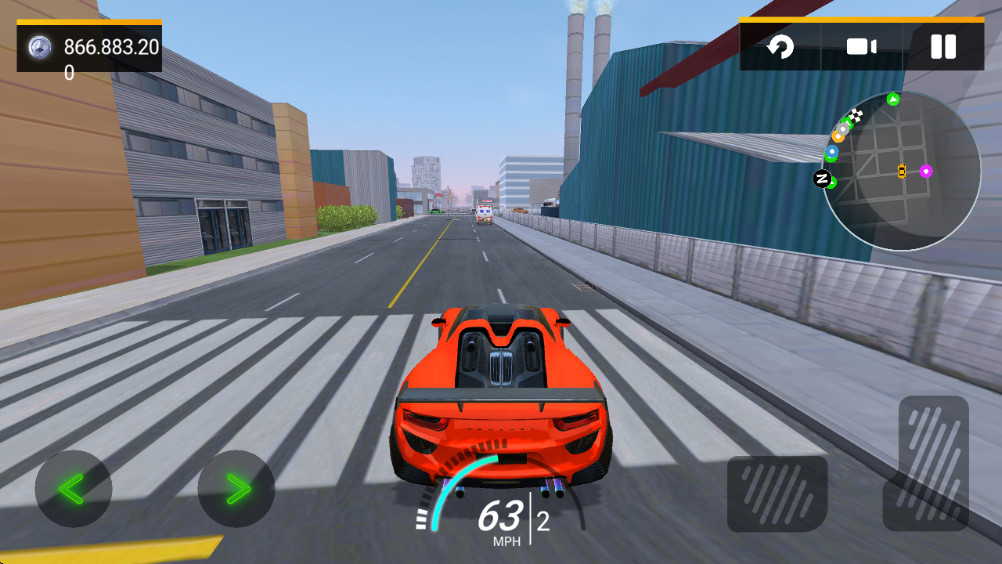The image size is (1002, 564).
Task: Steer left with the green arrow
Action: pyautogui.click(x=73, y=489)
